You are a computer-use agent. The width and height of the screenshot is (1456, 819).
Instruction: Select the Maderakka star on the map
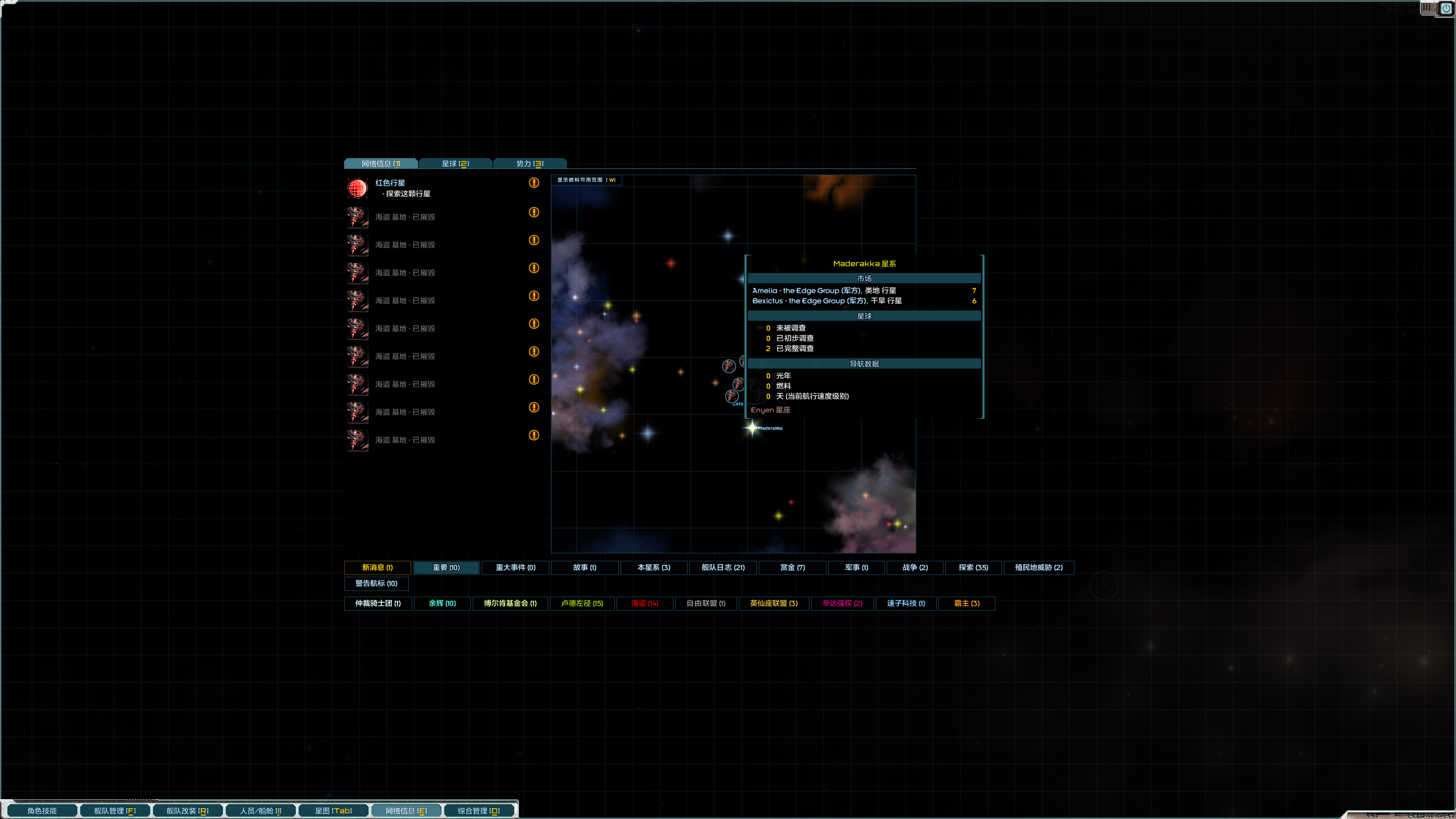coord(751,428)
